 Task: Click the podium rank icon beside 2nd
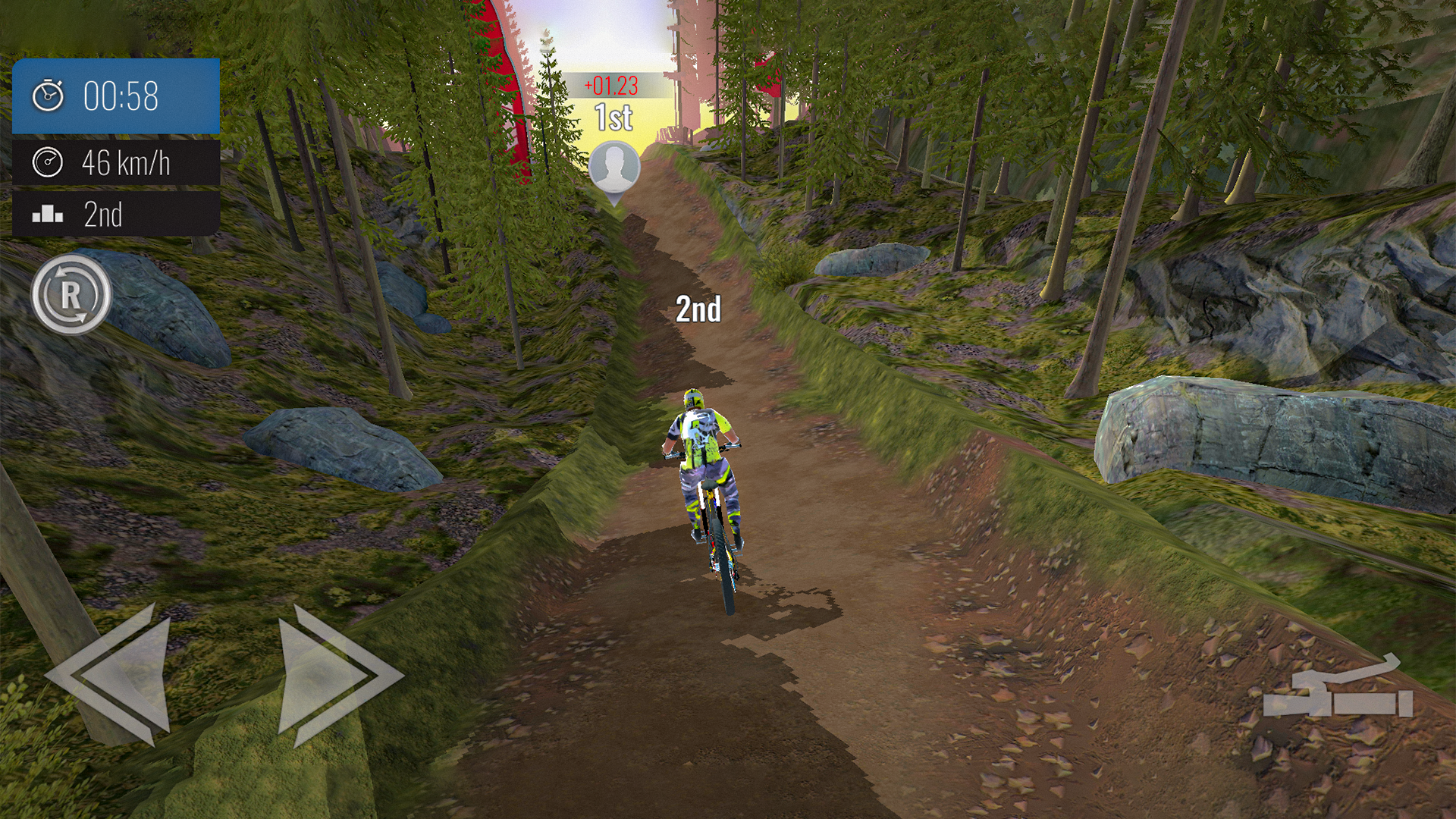[x=47, y=215]
